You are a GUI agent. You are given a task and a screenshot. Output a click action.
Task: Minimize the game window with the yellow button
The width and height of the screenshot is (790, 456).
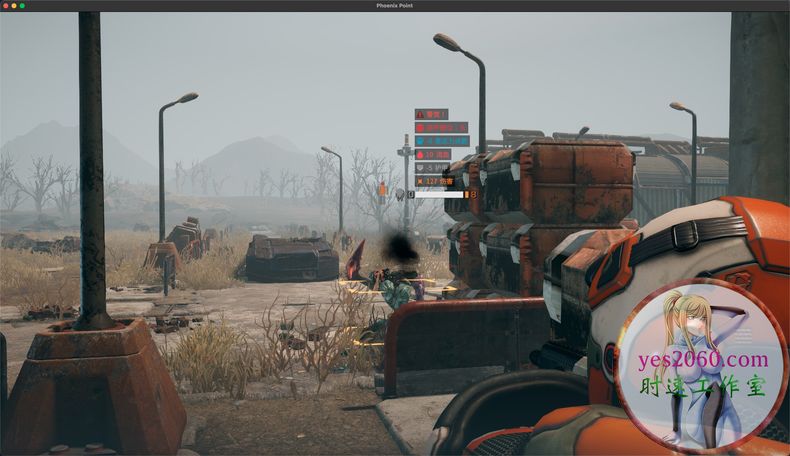pyautogui.click(x=14, y=6)
